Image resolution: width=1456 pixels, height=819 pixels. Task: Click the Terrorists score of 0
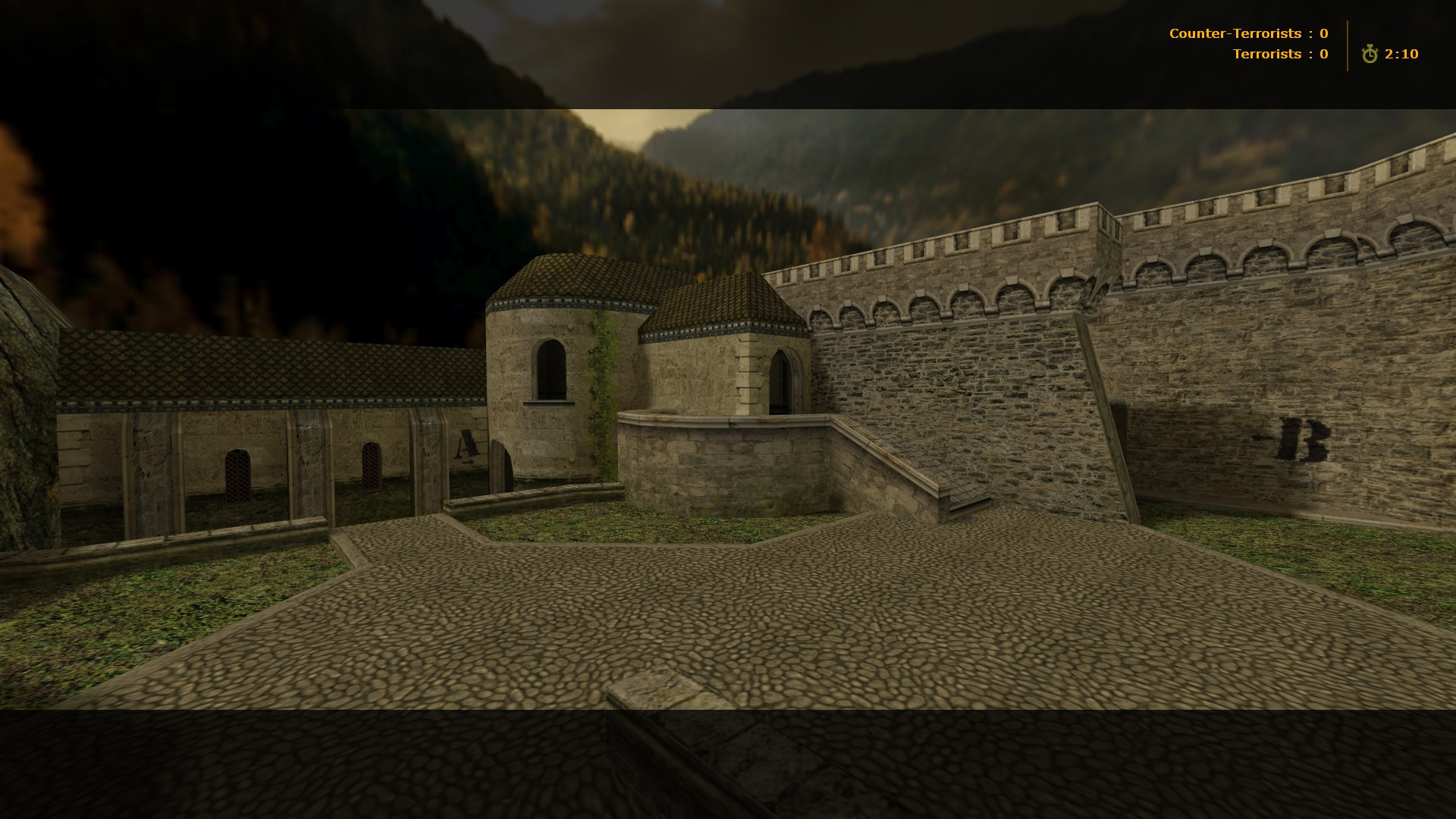click(x=1323, y=54)
